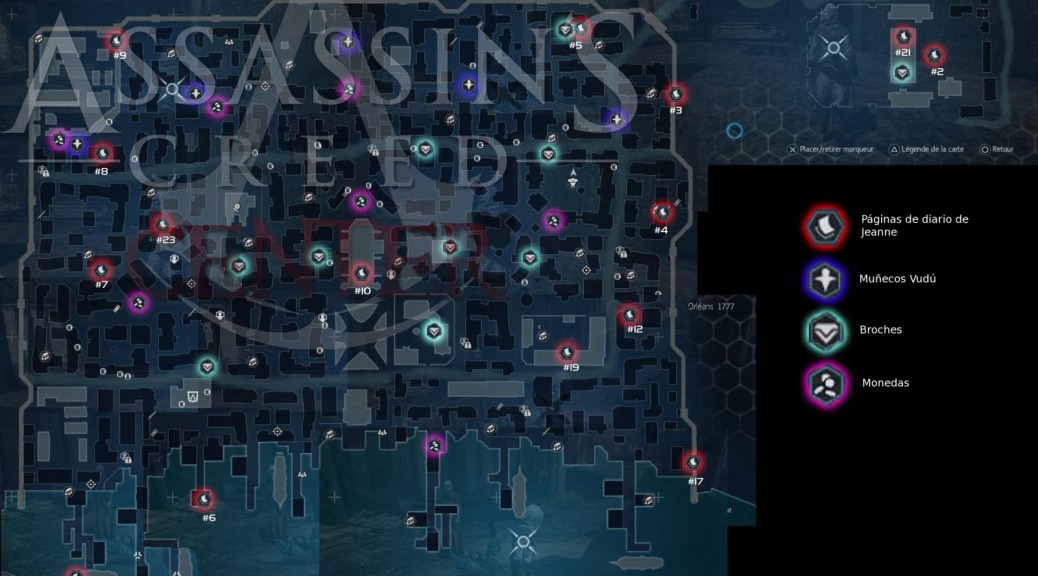Select the journal page marker #12
The width and height of the screenshot is (1038, 576).
[630, 315]
